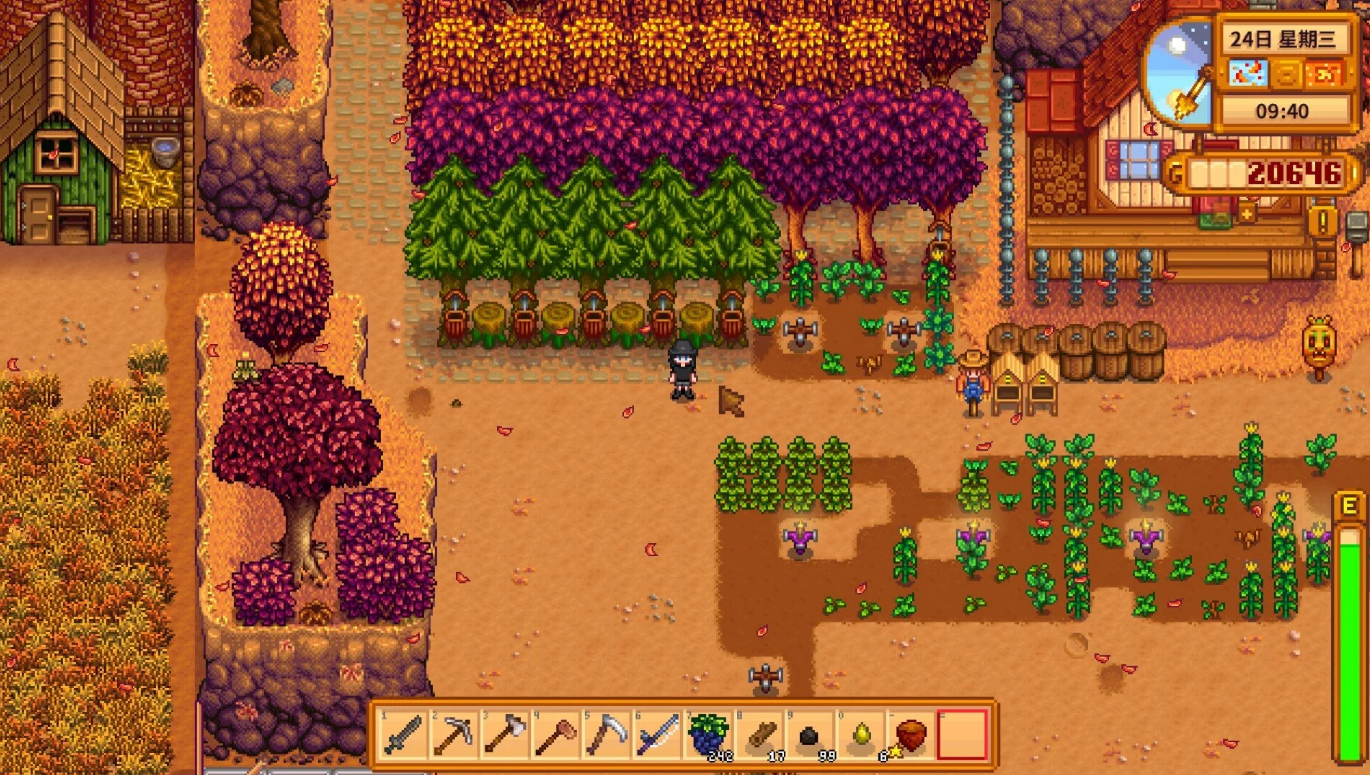1370x775 pixels.
Task: Click the yellow droplet item slot
Action: tap(861, 735)
